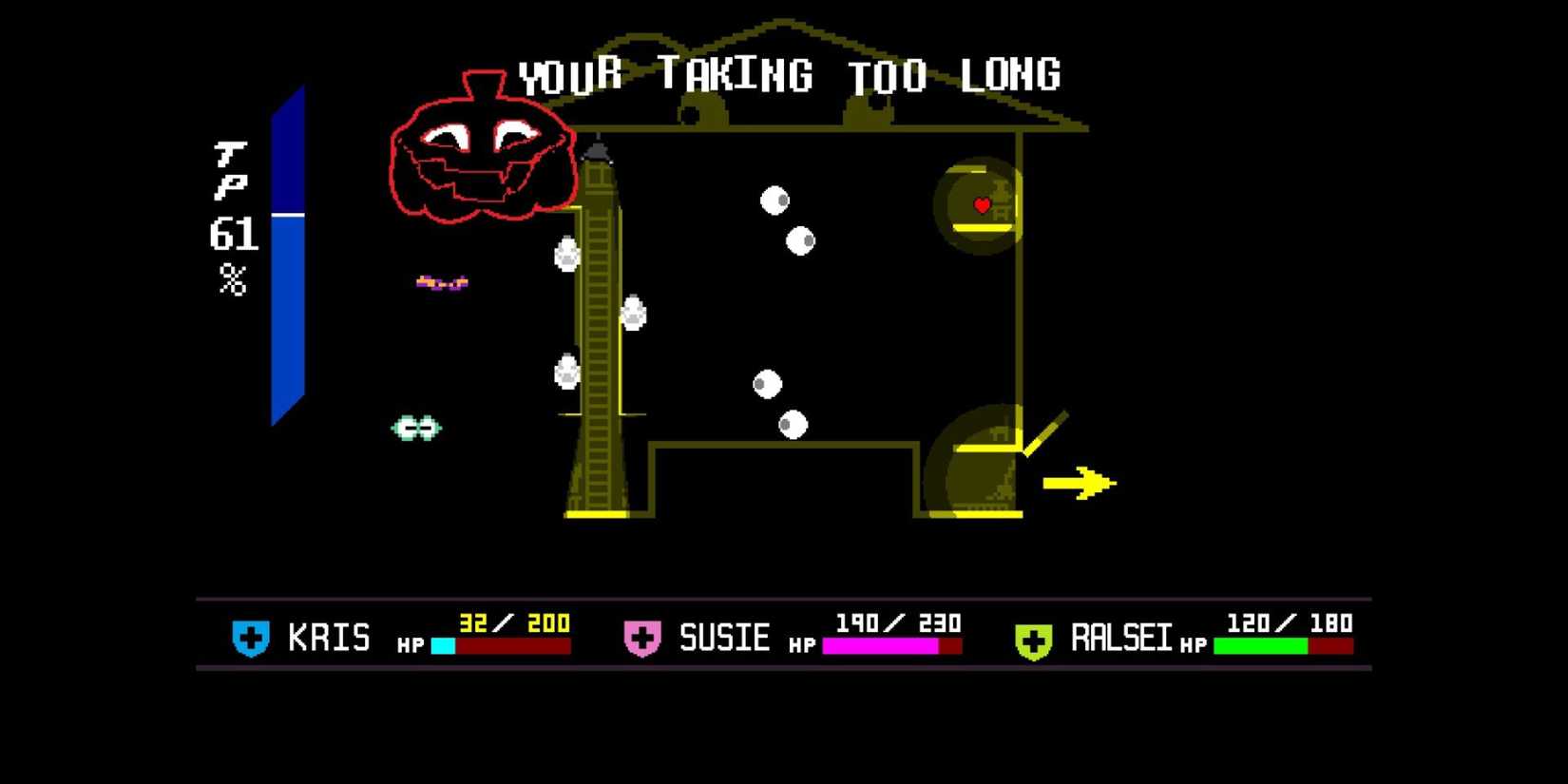1568x784 pixels.
Task: Click the white eyeball near the center
Action: pos(768,384)
